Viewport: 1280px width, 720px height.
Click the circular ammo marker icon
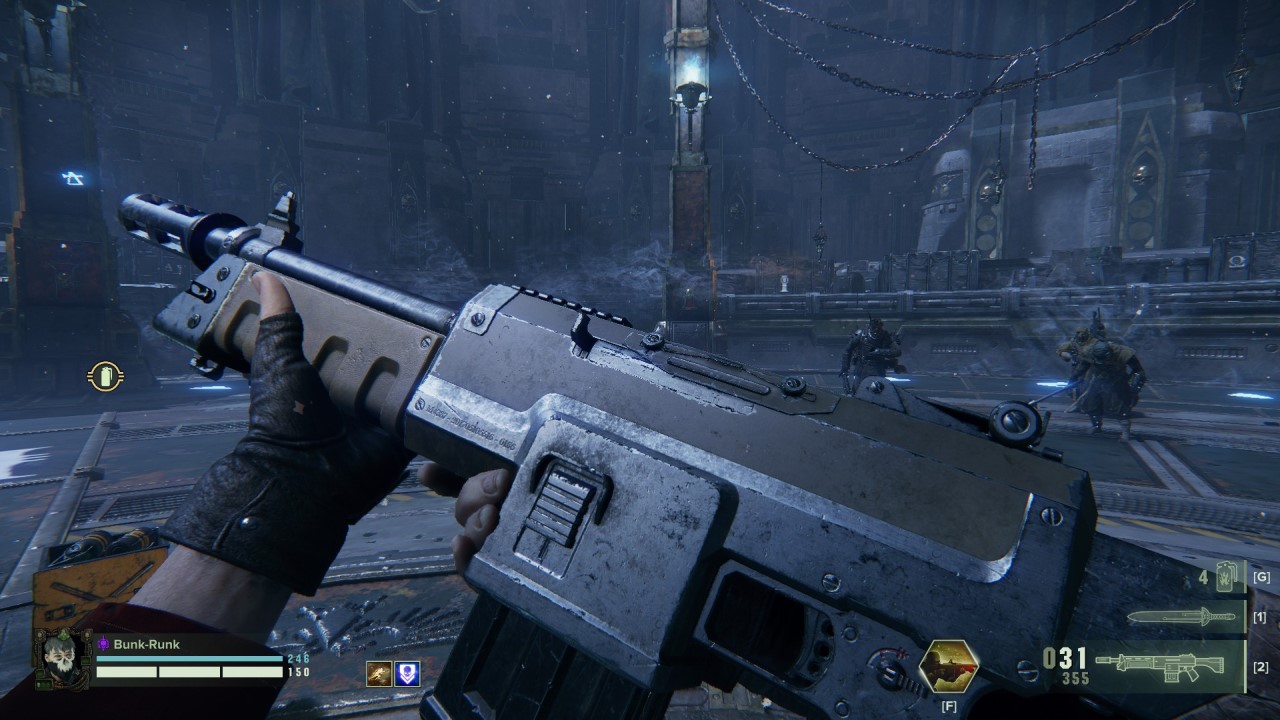tap(105, 377)
